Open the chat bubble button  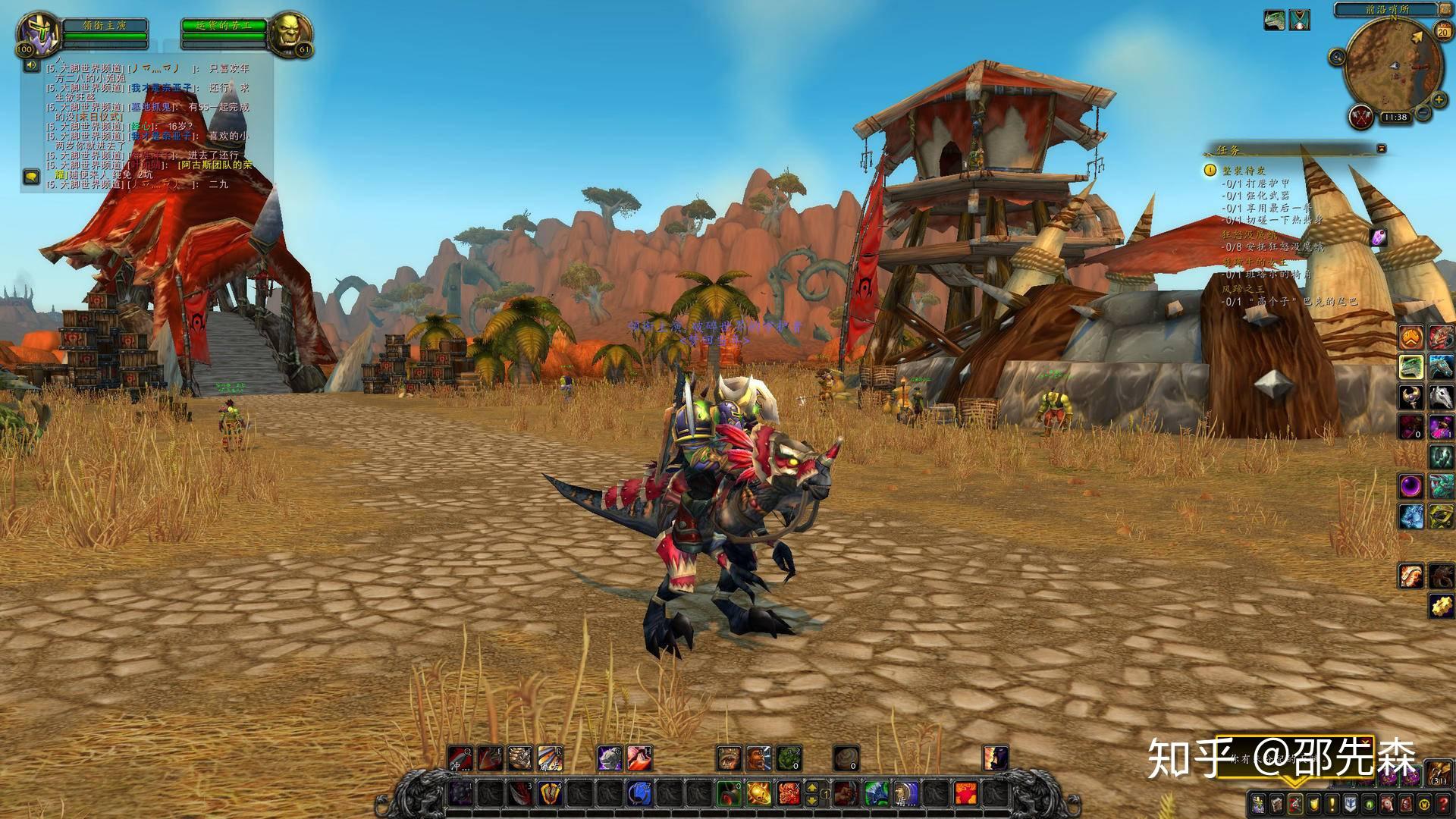tap(32, 177)
